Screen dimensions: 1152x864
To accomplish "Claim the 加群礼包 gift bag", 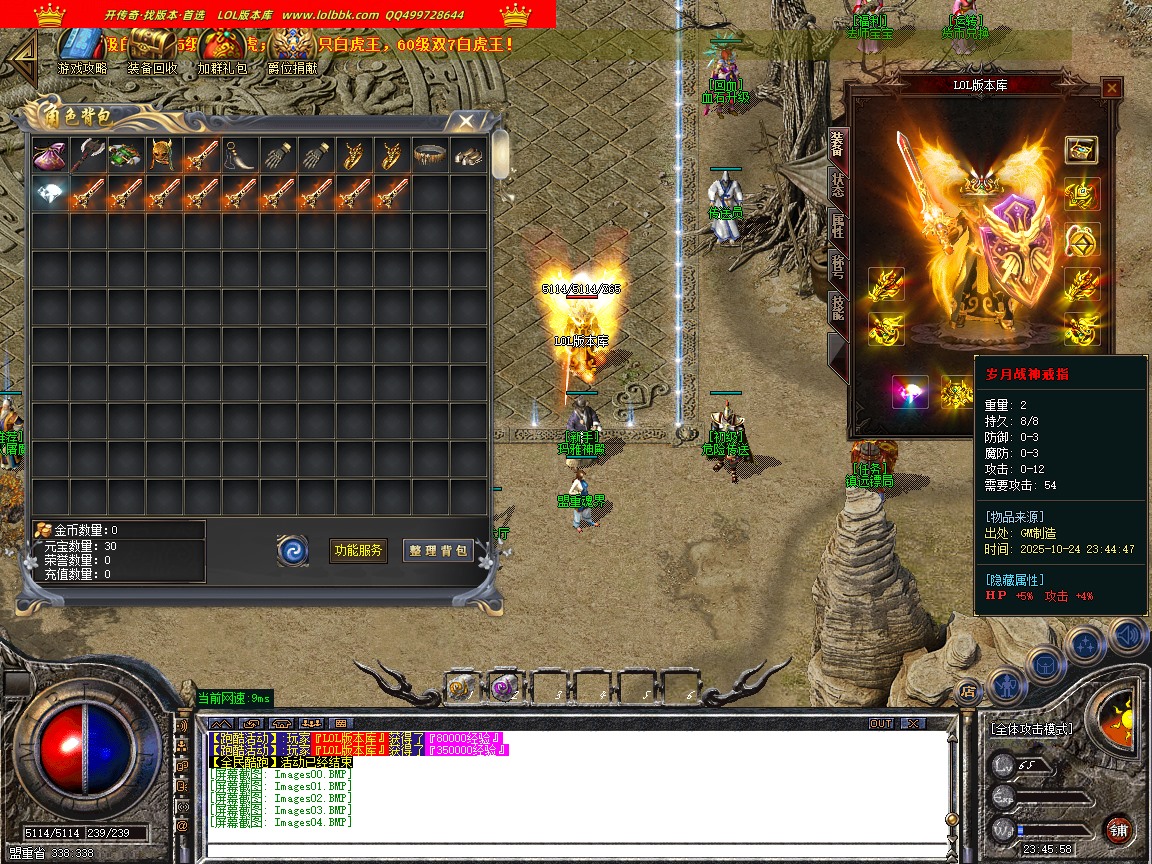I will tap(222, 50).
